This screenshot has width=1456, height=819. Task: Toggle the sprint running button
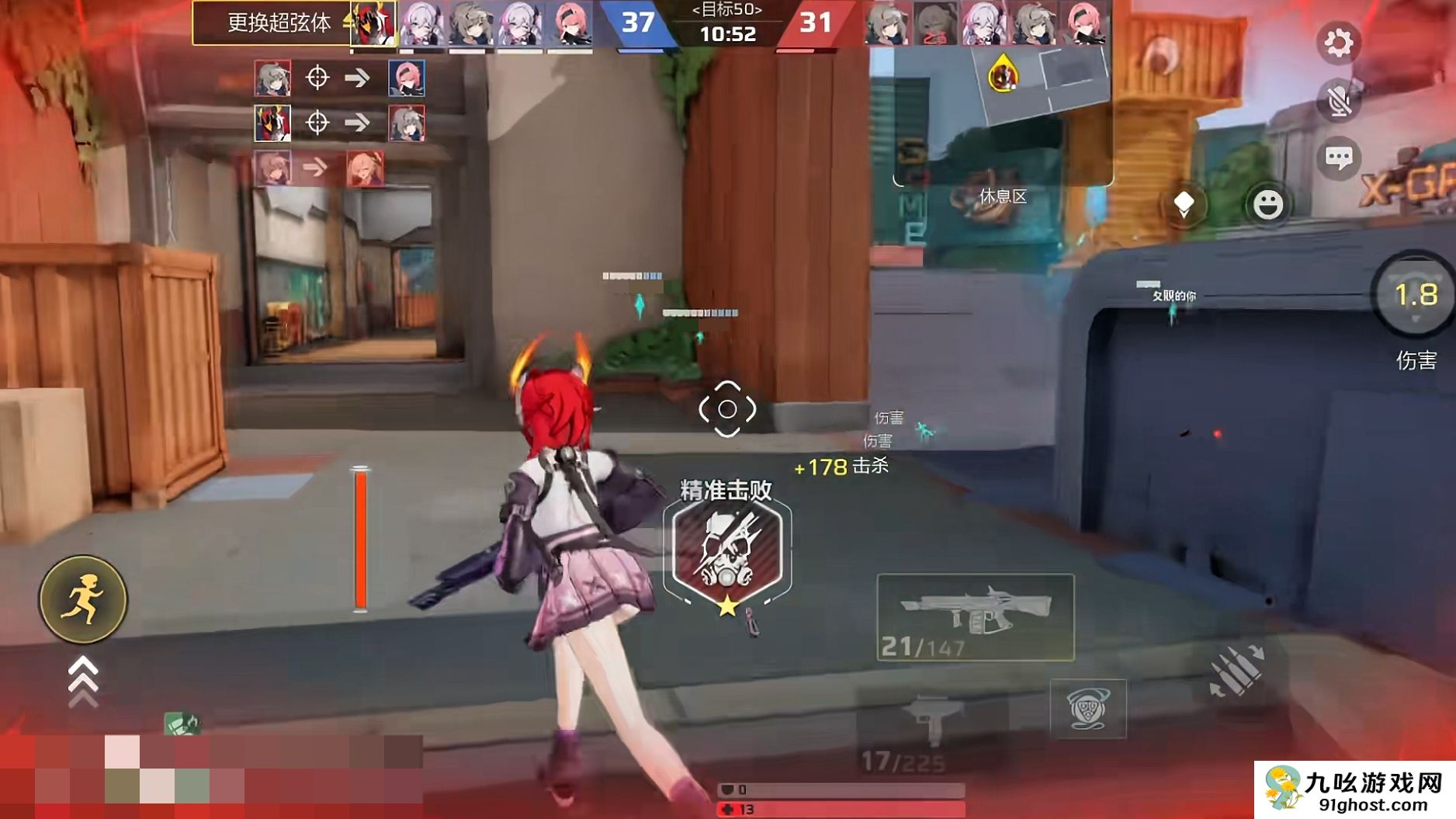pyautogui.click(x=83, y=599)
